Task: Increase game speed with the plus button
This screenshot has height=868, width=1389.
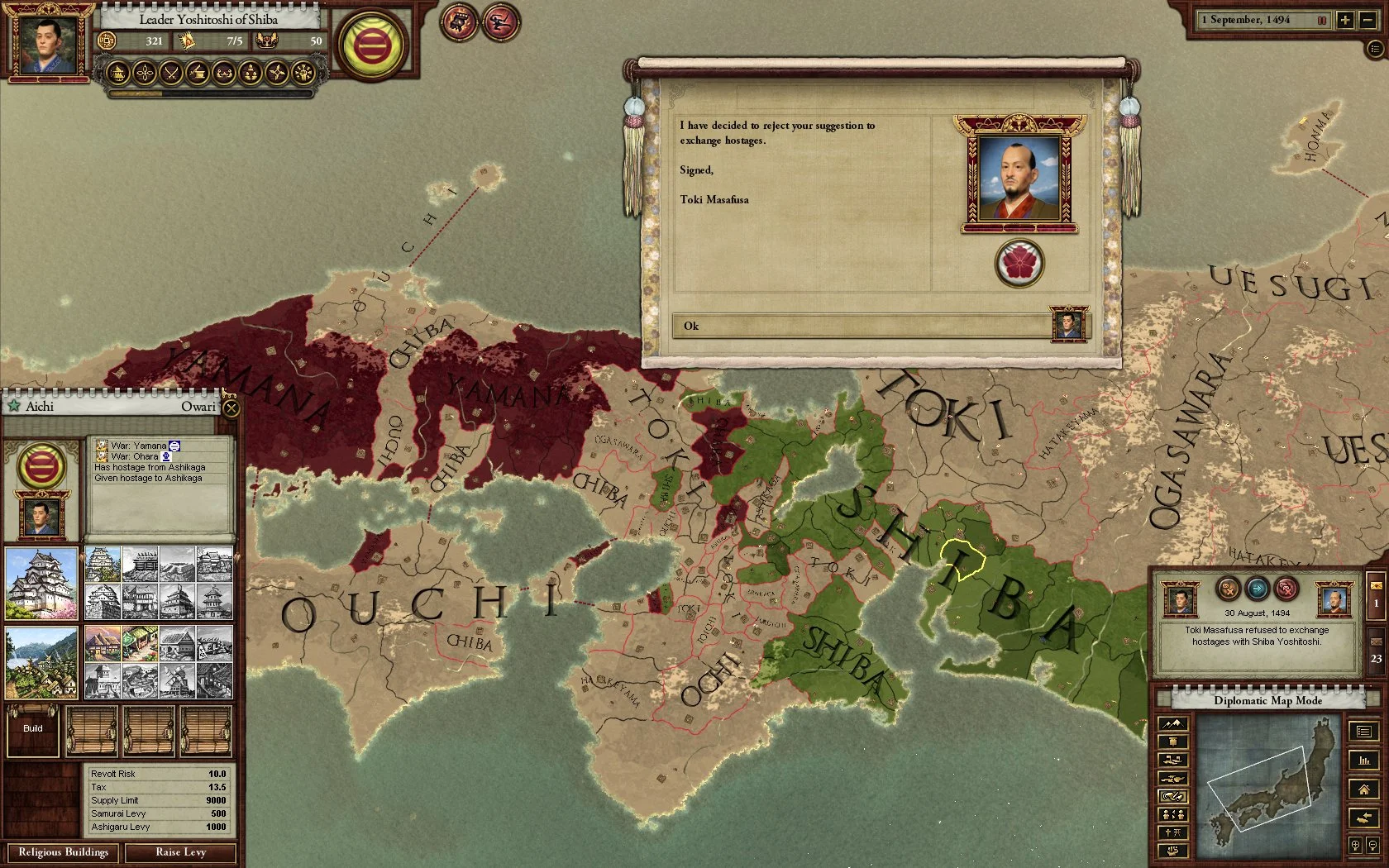Action: pyautogui.click(x=1345, y=20)
